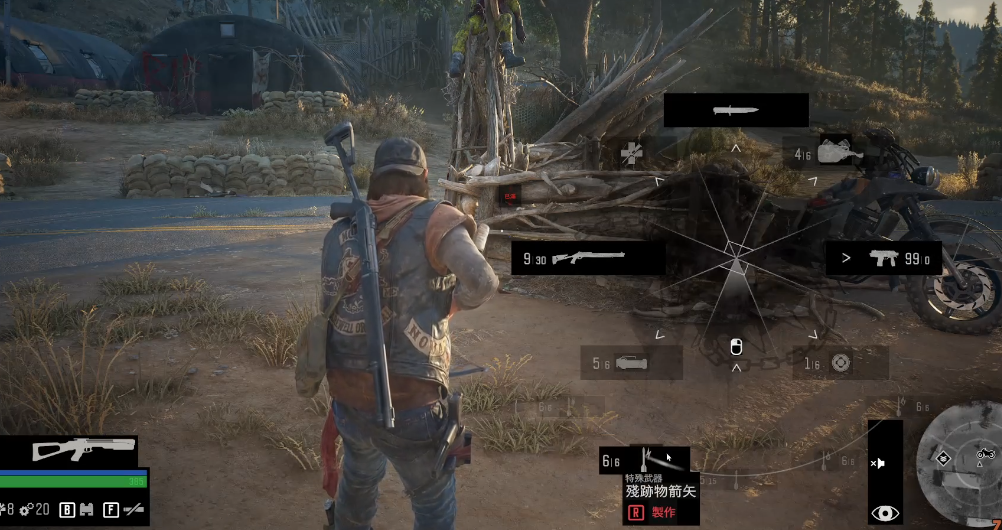This screenshot has height=530, width=1002.
Task: Select the knife slot on the weapon wheel
Action: point(736,110)
